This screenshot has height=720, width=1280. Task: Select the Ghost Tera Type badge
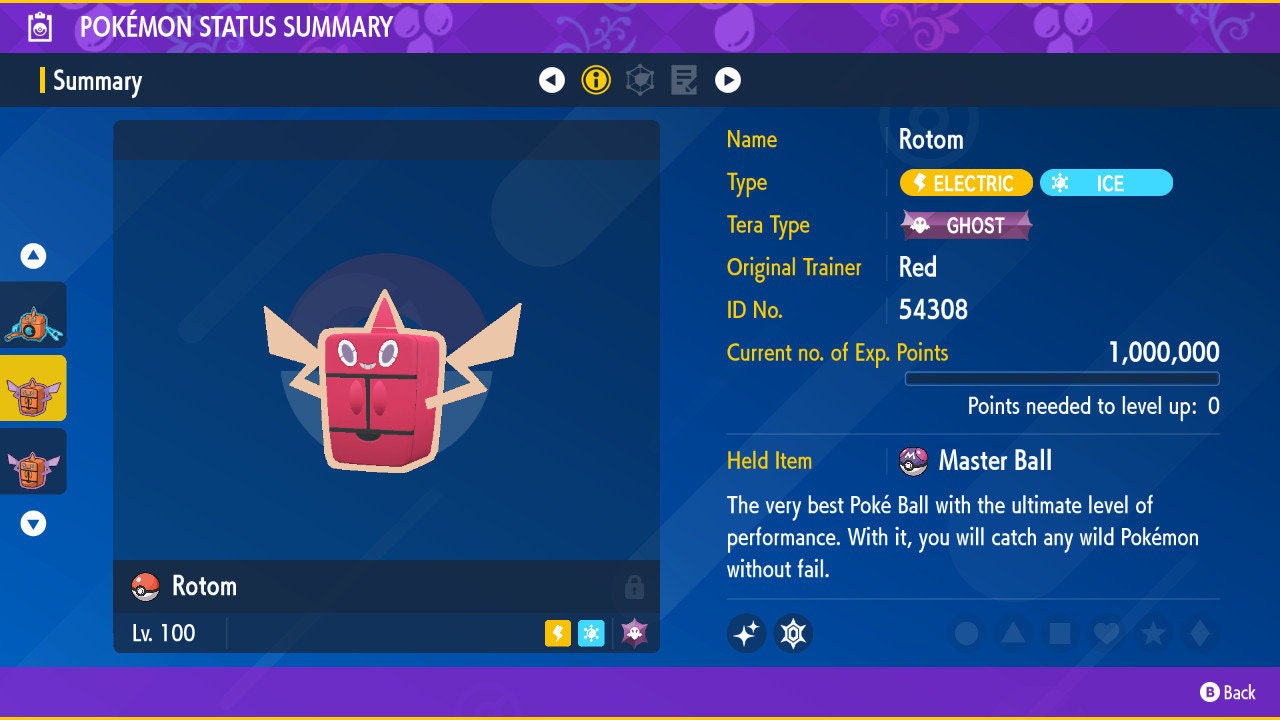[966, 225]
